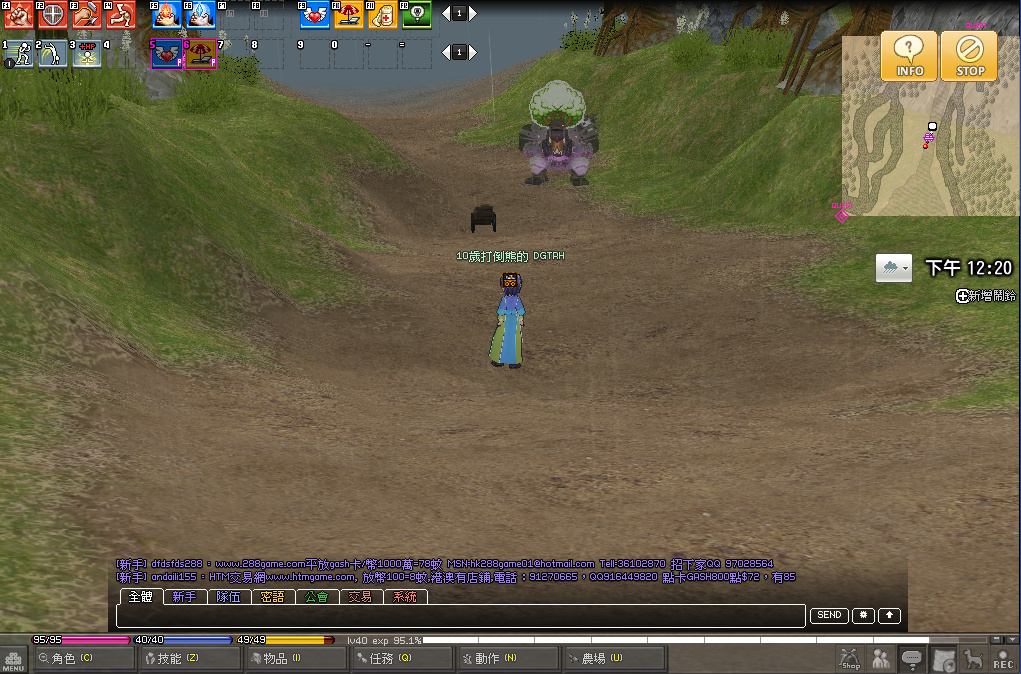Activate the red fist skill on F1

pyautogui.click(x=18, y=15)
